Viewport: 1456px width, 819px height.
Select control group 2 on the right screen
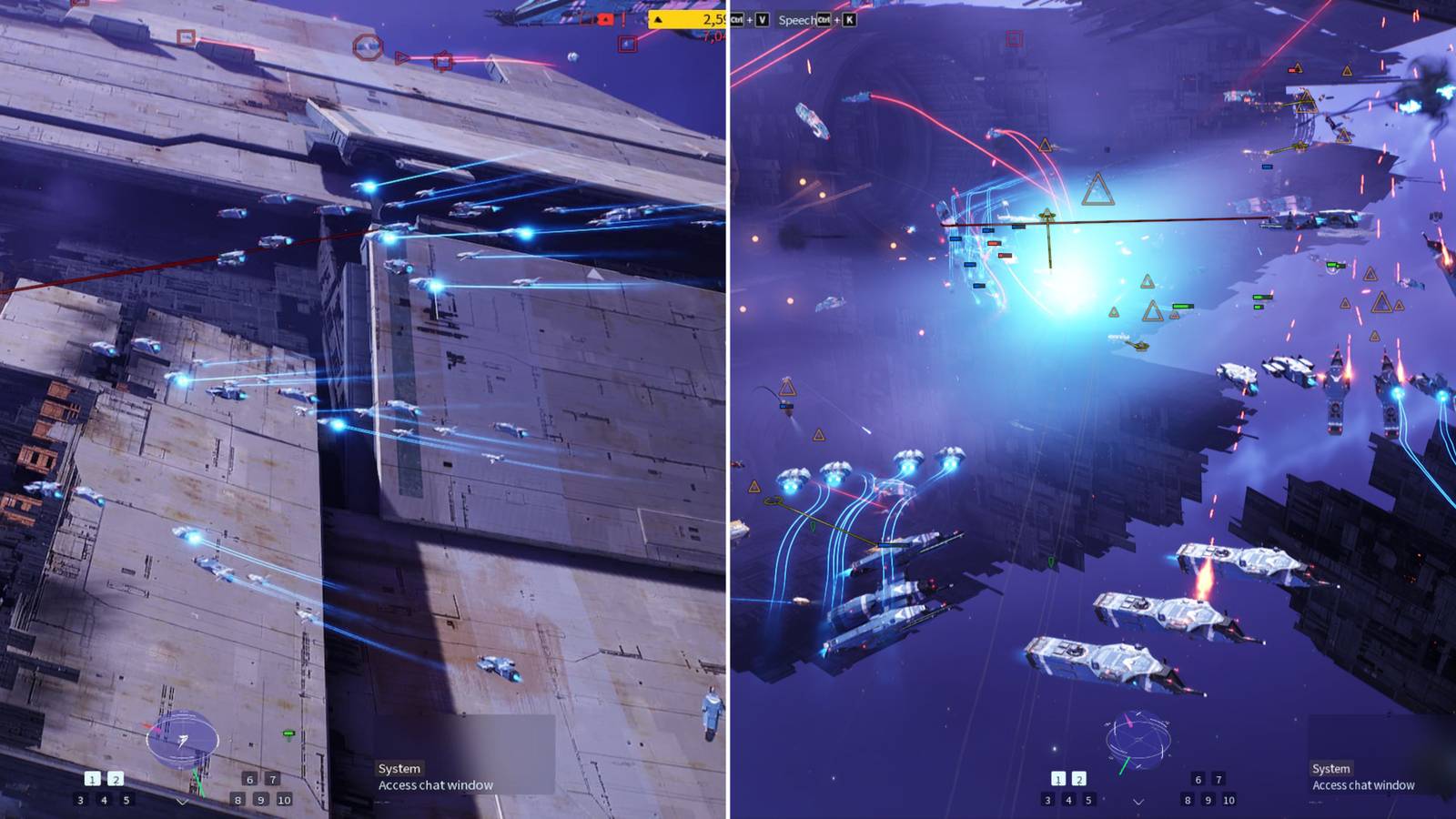pyautogui.click(x=1079, y=779)
